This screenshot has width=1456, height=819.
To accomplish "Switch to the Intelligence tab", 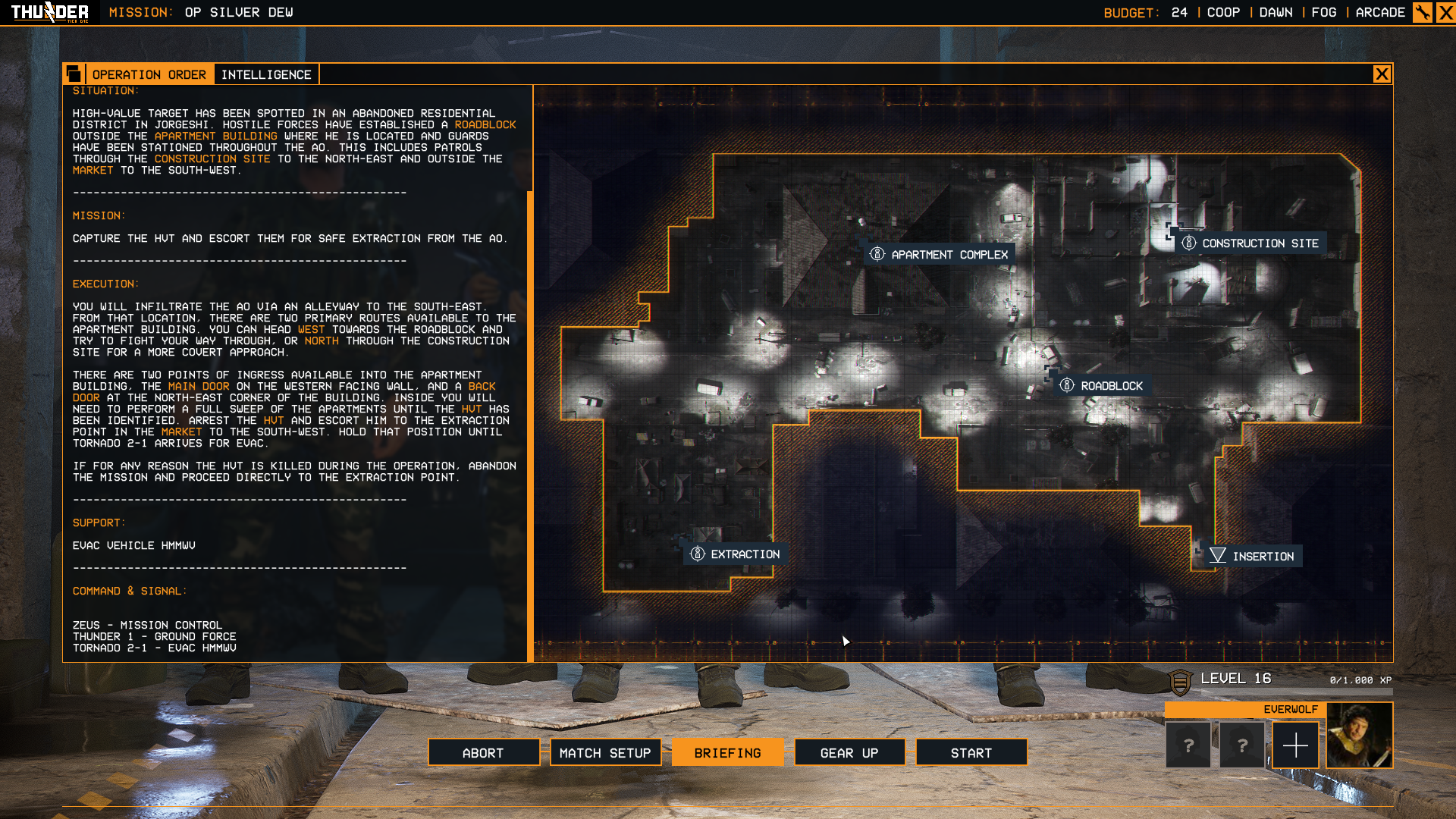I will 266,74.
